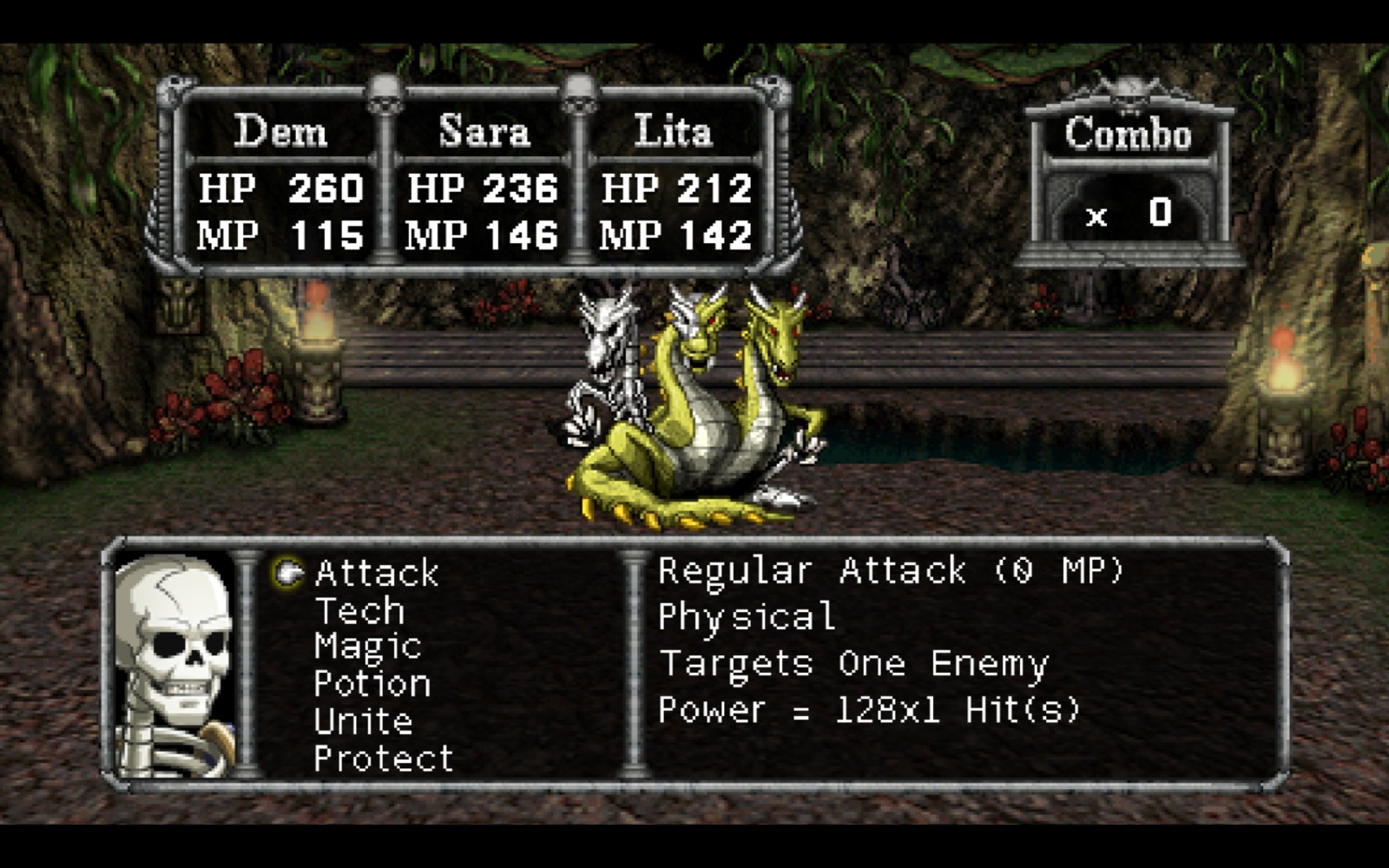Choose Protect from the battle menu
The image size is (1389, 868).
point(383,759)
